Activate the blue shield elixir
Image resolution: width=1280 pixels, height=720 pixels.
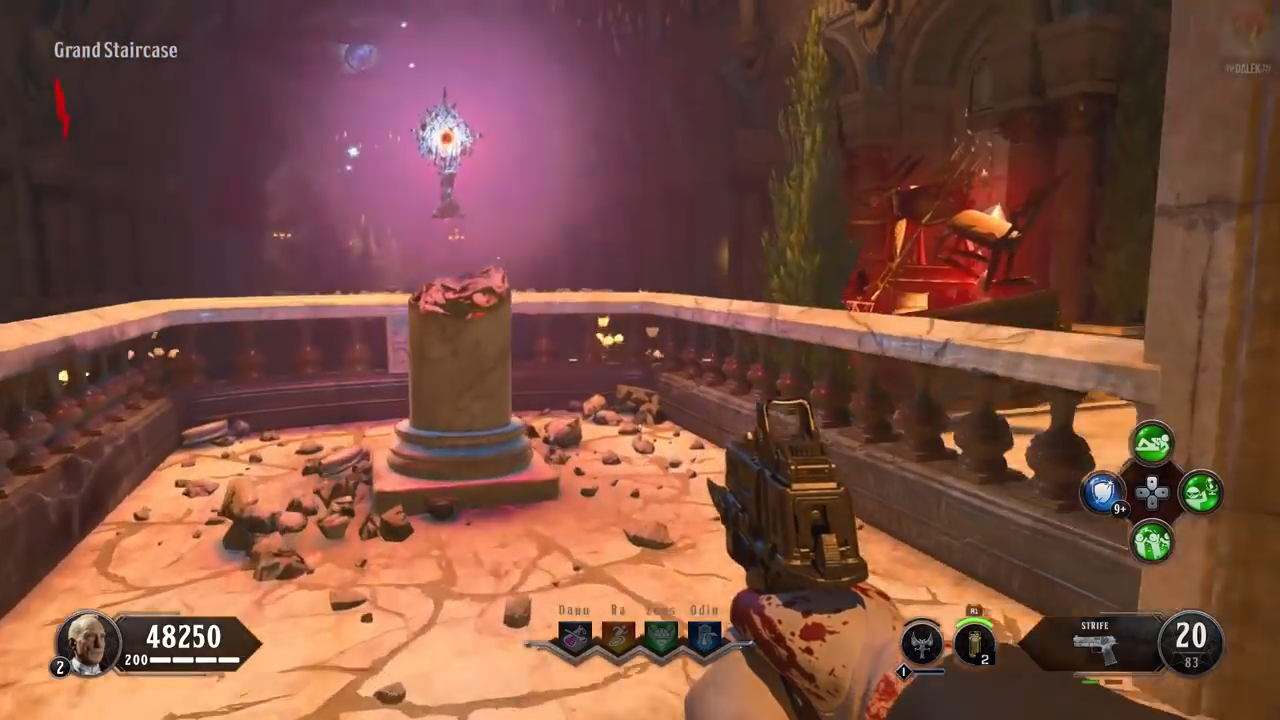[1103, 493]
